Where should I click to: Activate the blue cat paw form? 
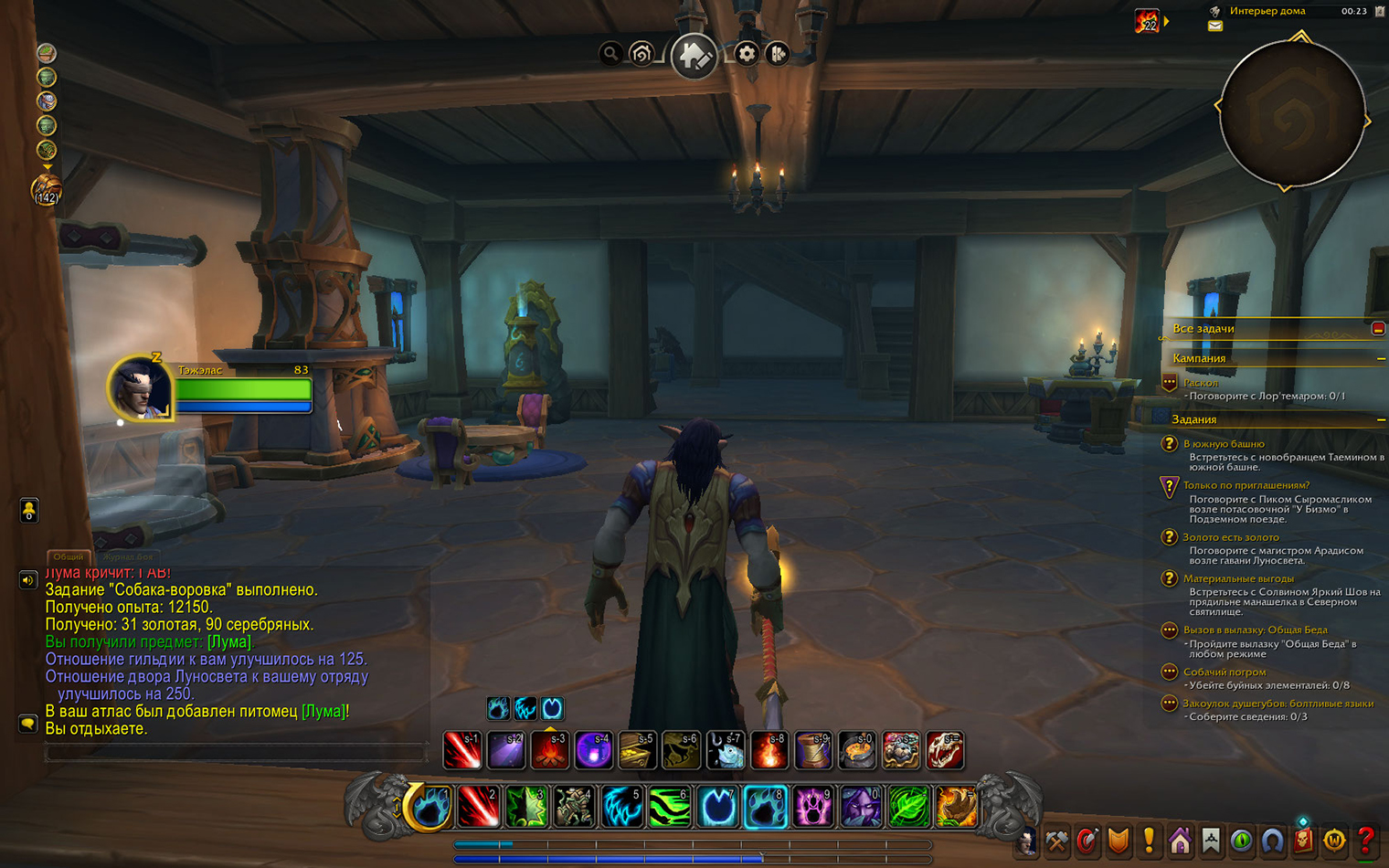point(766,807)
